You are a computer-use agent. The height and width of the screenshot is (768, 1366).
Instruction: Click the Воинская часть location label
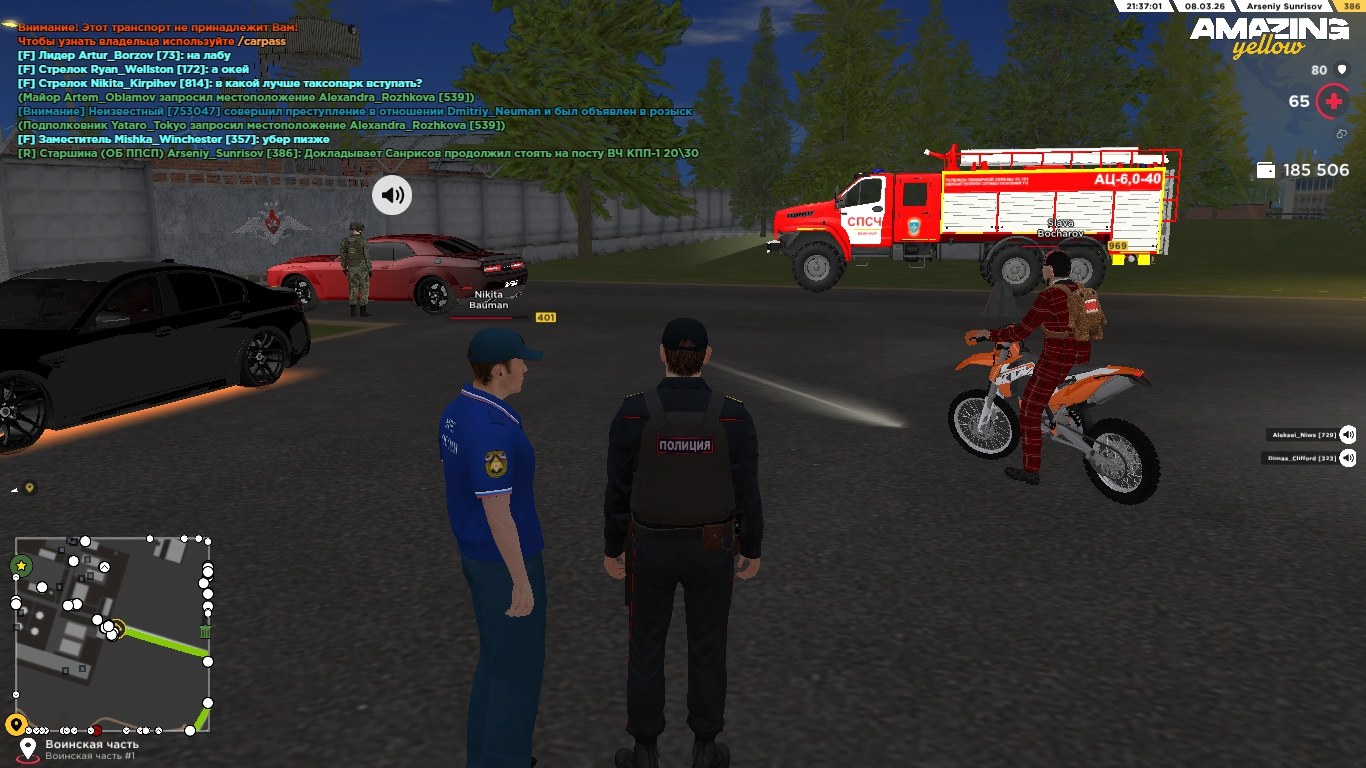tap(91, 744)
